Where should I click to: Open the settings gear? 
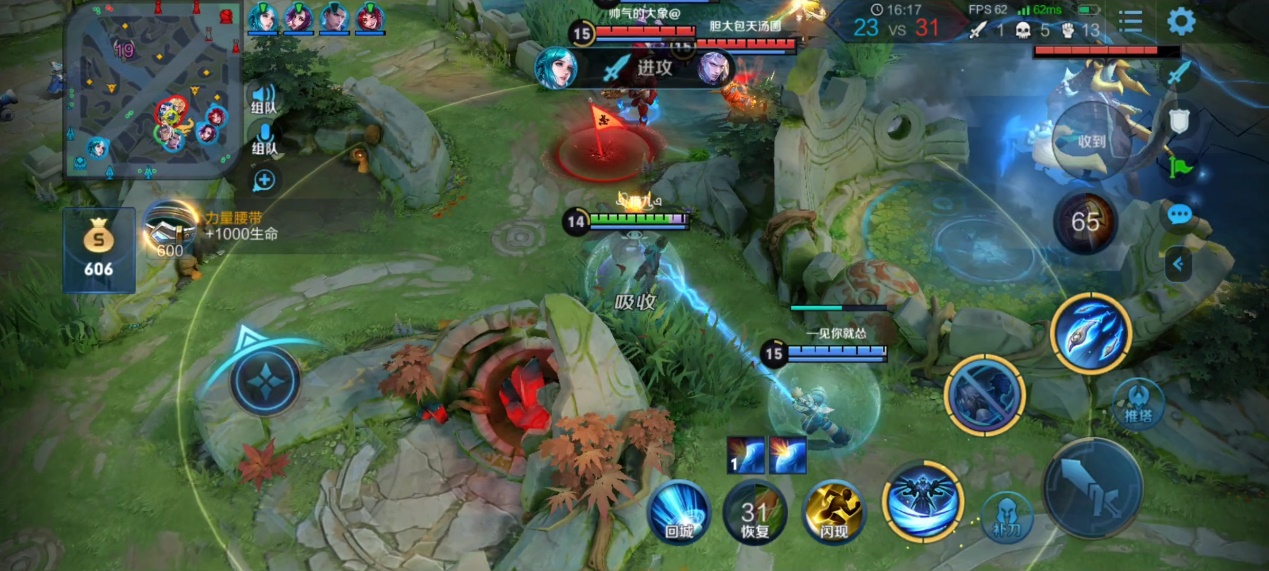[x=1181, y=22]
